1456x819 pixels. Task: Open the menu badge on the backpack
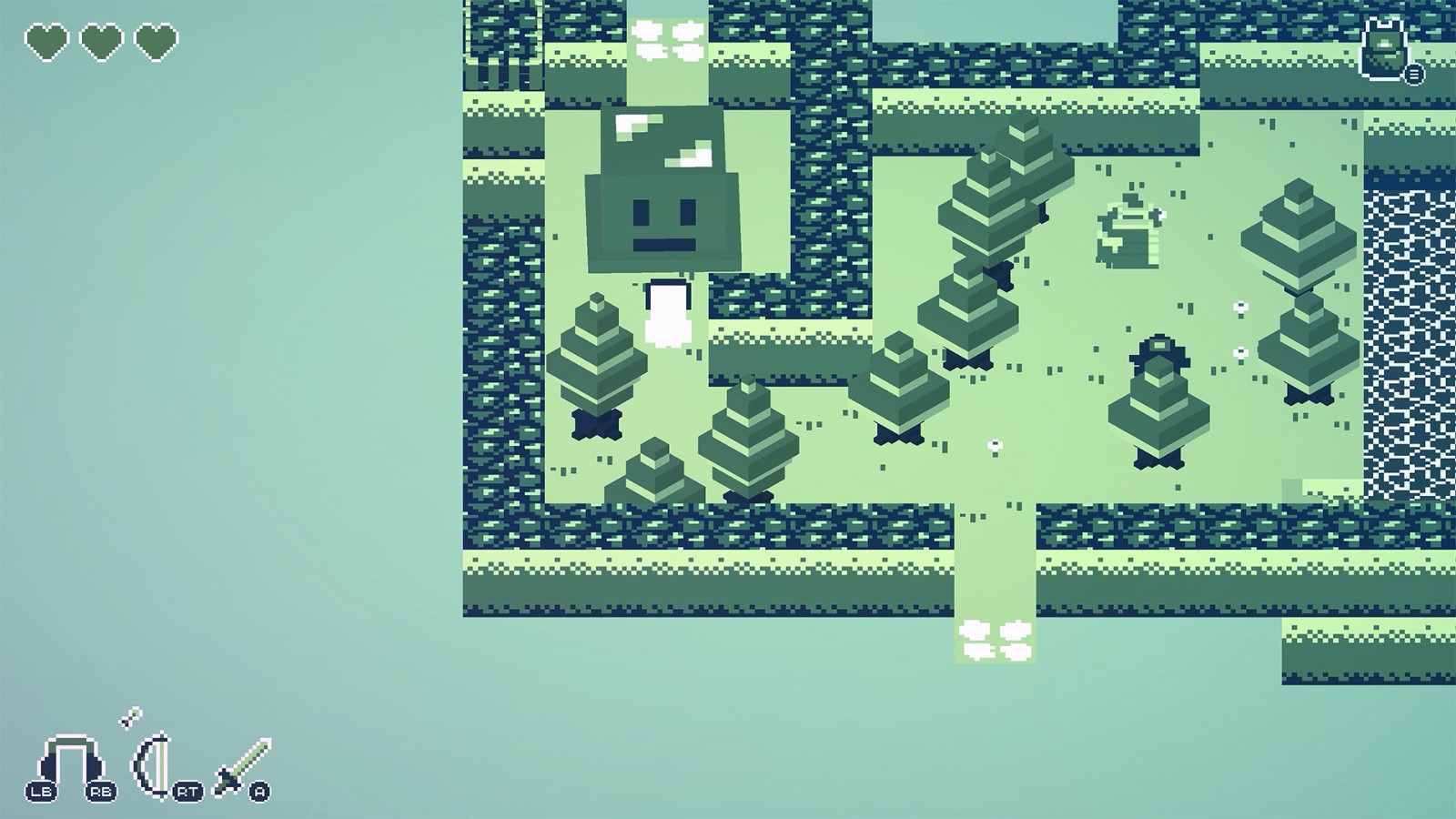(1412, 76)
